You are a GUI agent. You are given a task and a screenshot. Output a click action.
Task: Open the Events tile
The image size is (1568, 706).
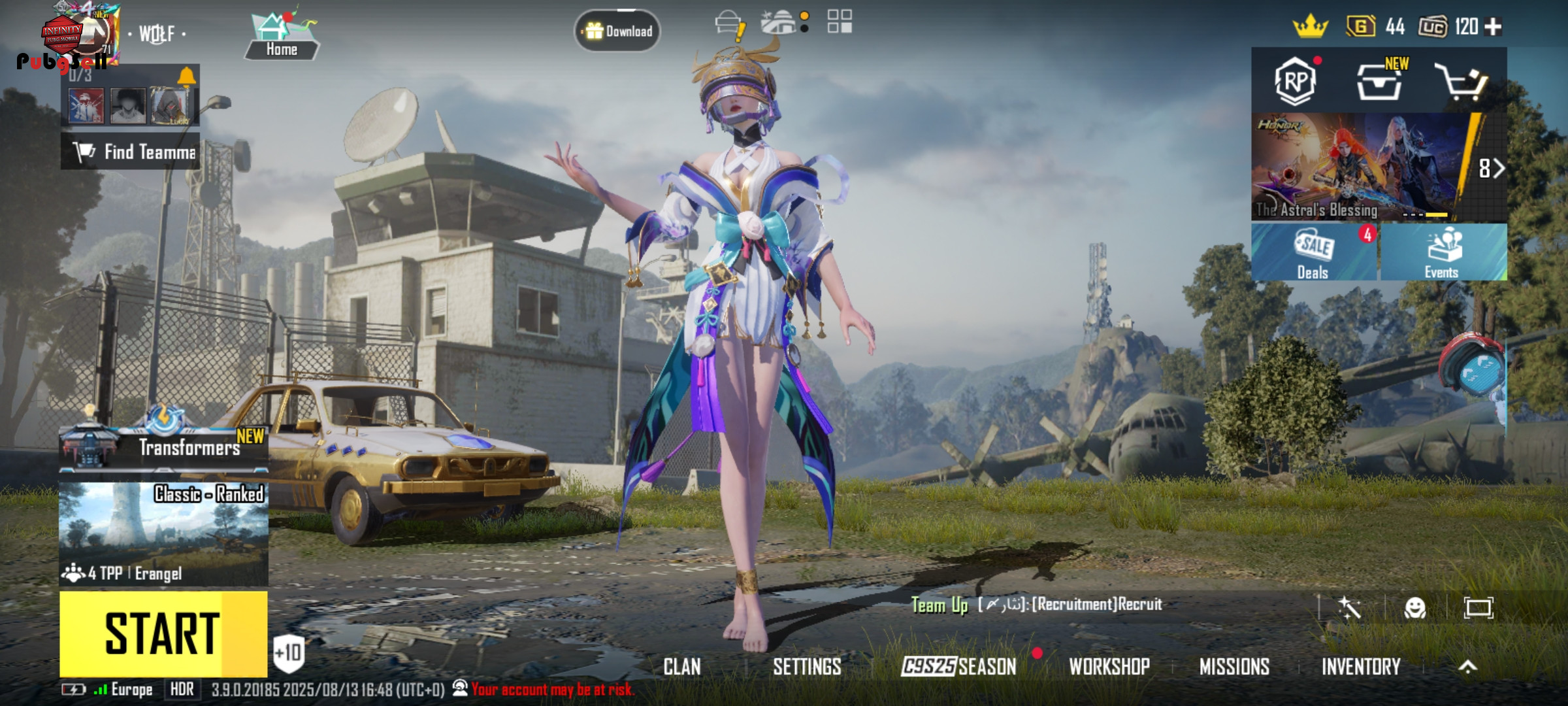[1443, 253]
